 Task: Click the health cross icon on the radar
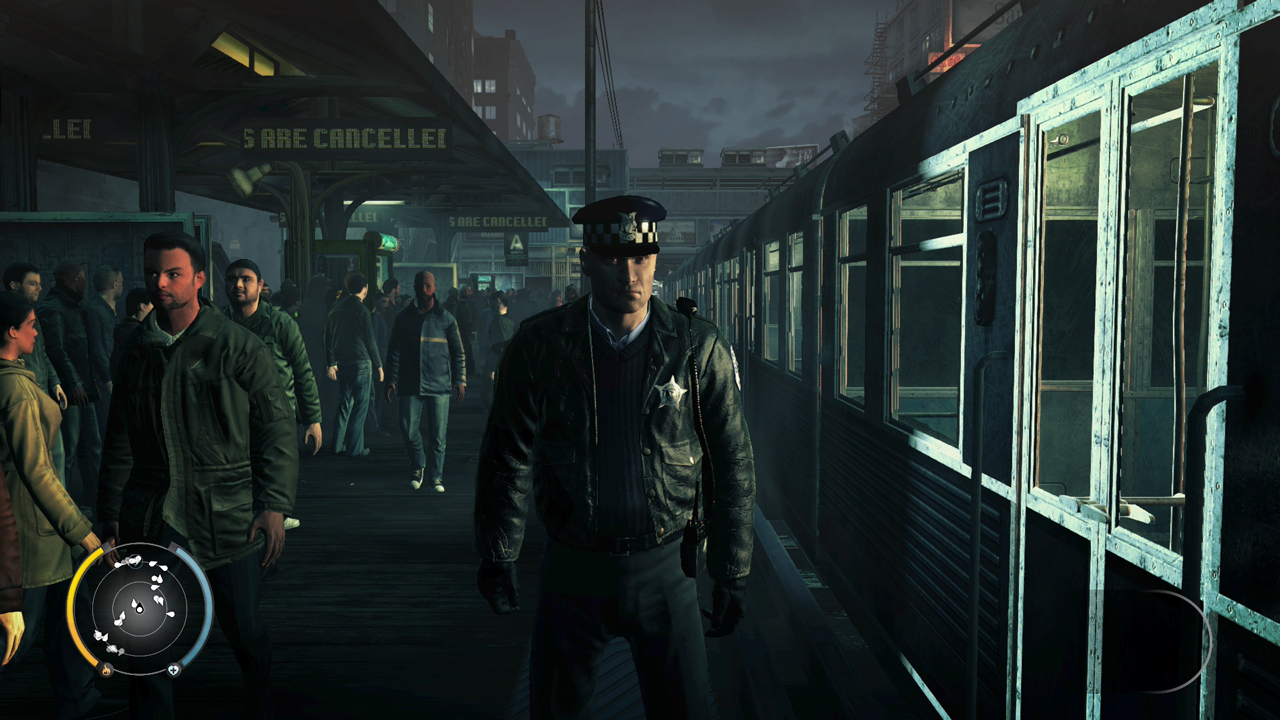174,671
